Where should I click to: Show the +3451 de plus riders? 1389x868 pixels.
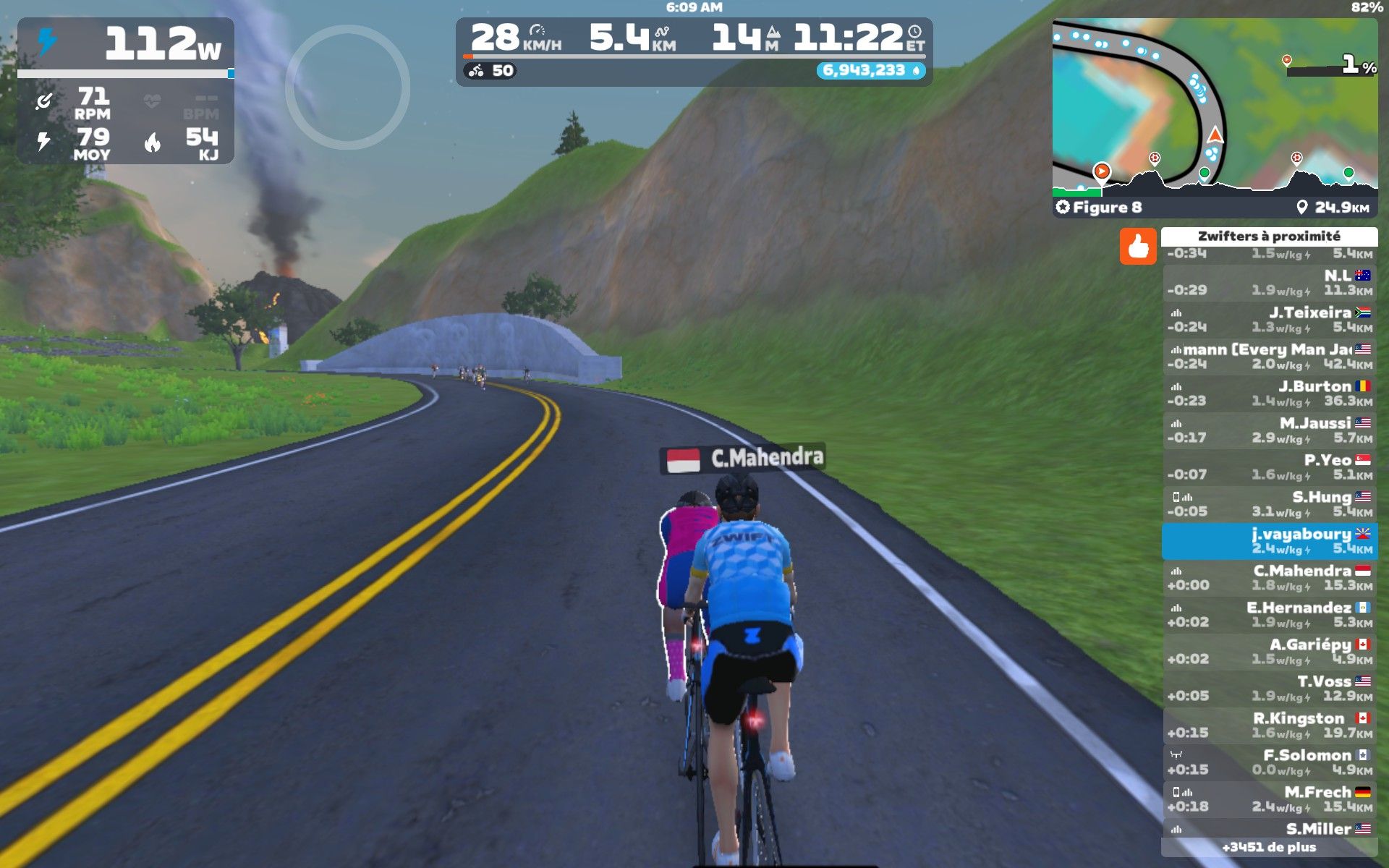click(1269, 847)
